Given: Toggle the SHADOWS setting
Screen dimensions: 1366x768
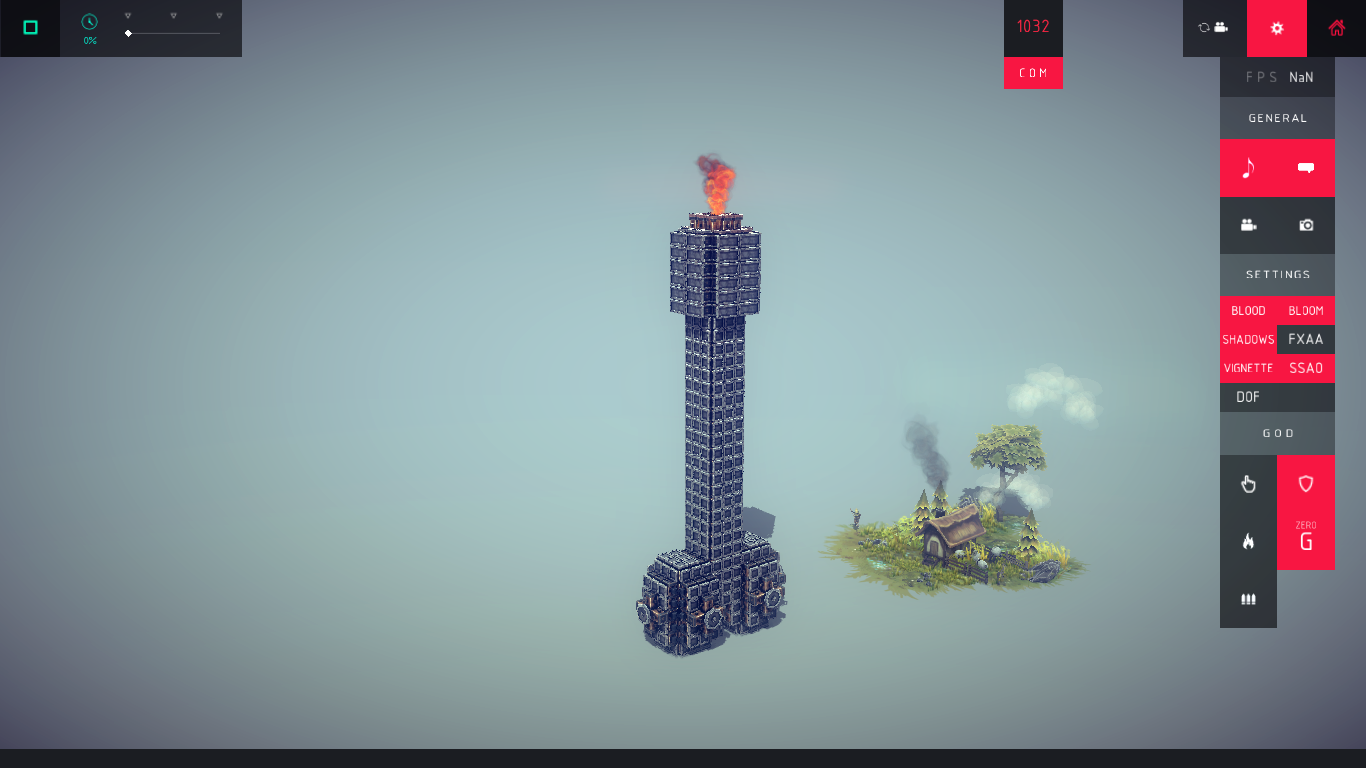Looking at the screenshot, I should (1248, 340).
